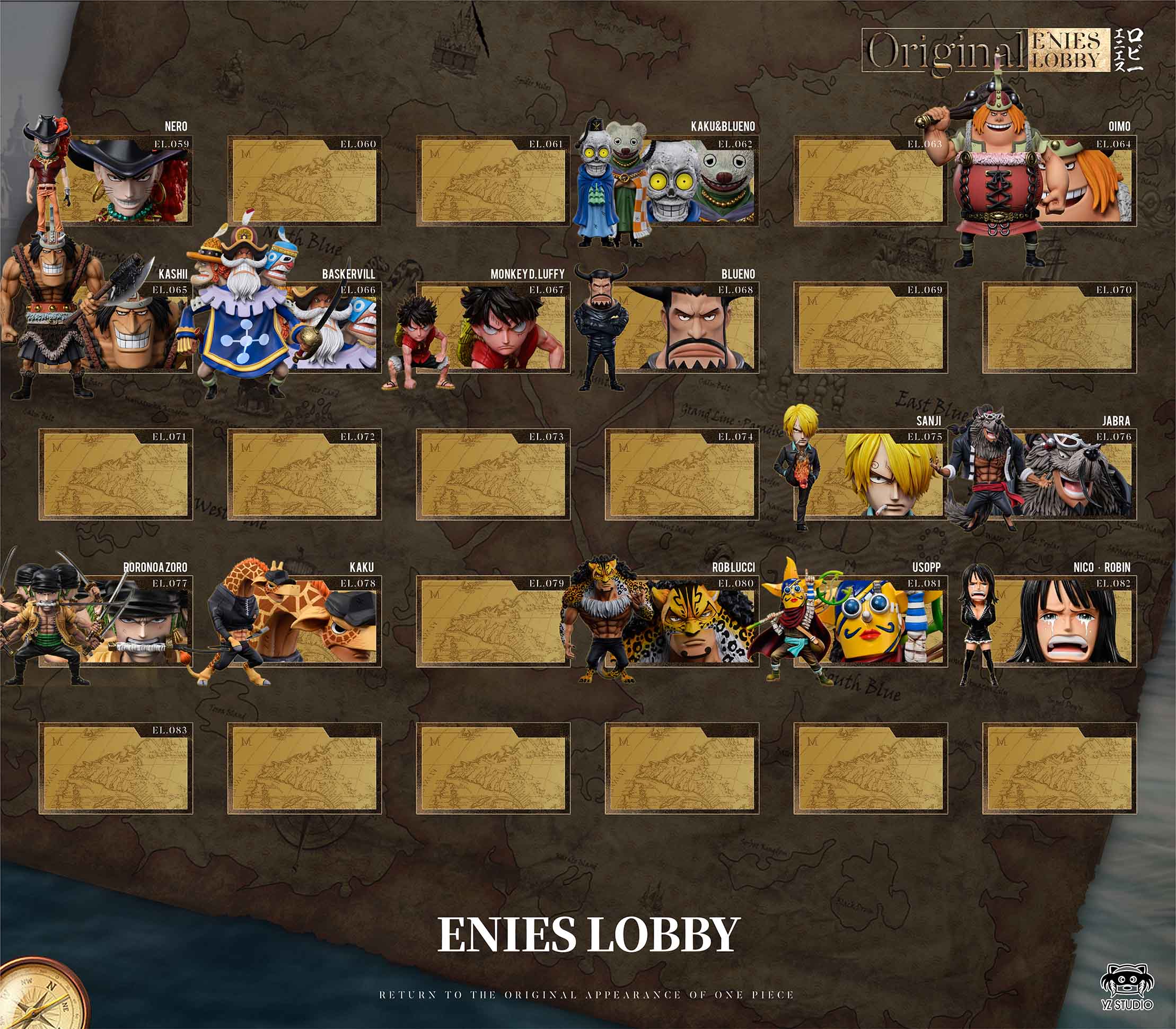The width and height of the screenshot is (1176, 1029).
Task: Click the empty slot labeled EL.083
Action: (x=116, y=770)
